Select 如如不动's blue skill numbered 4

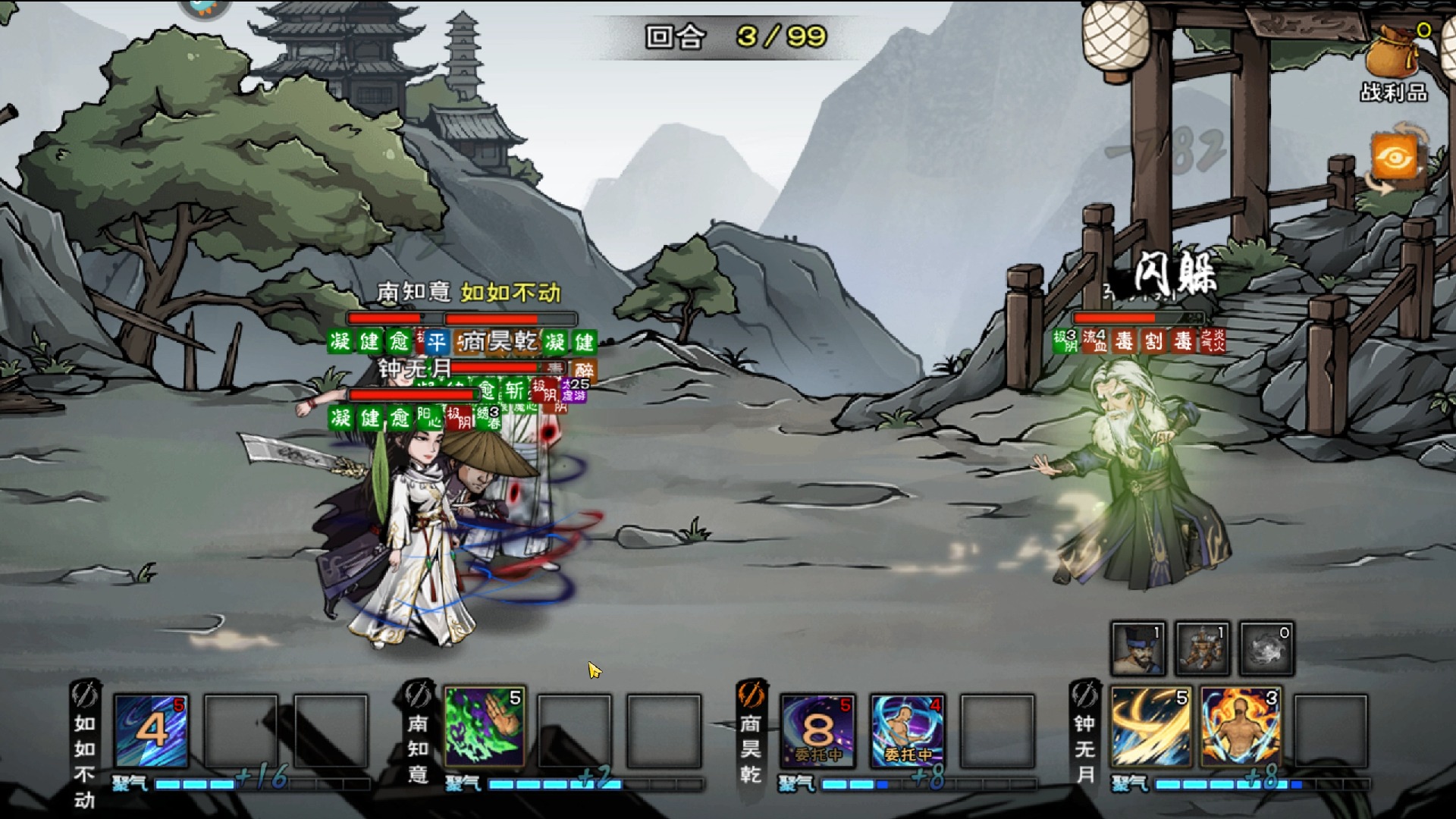pyautogui.click(x=151, y=731)
